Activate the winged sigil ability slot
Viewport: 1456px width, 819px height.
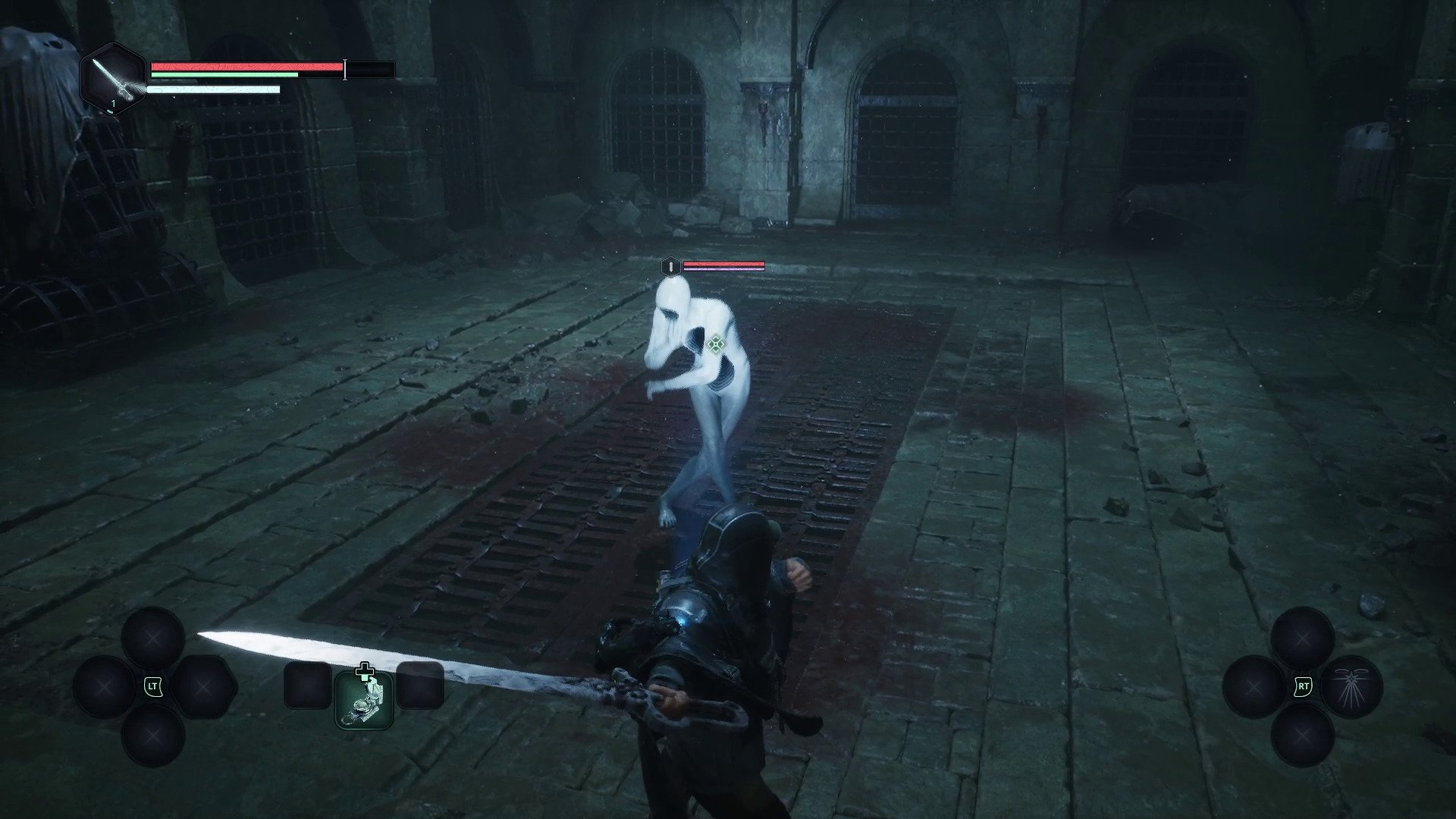[x=1351, y=687]
